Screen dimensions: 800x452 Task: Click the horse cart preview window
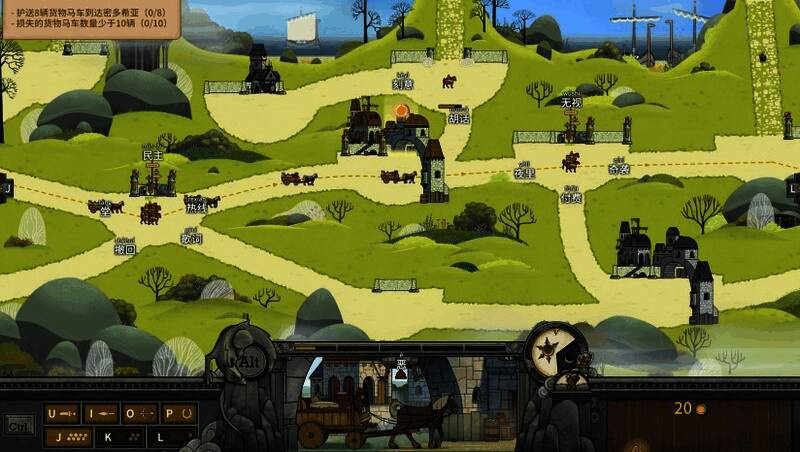[400, 402]
